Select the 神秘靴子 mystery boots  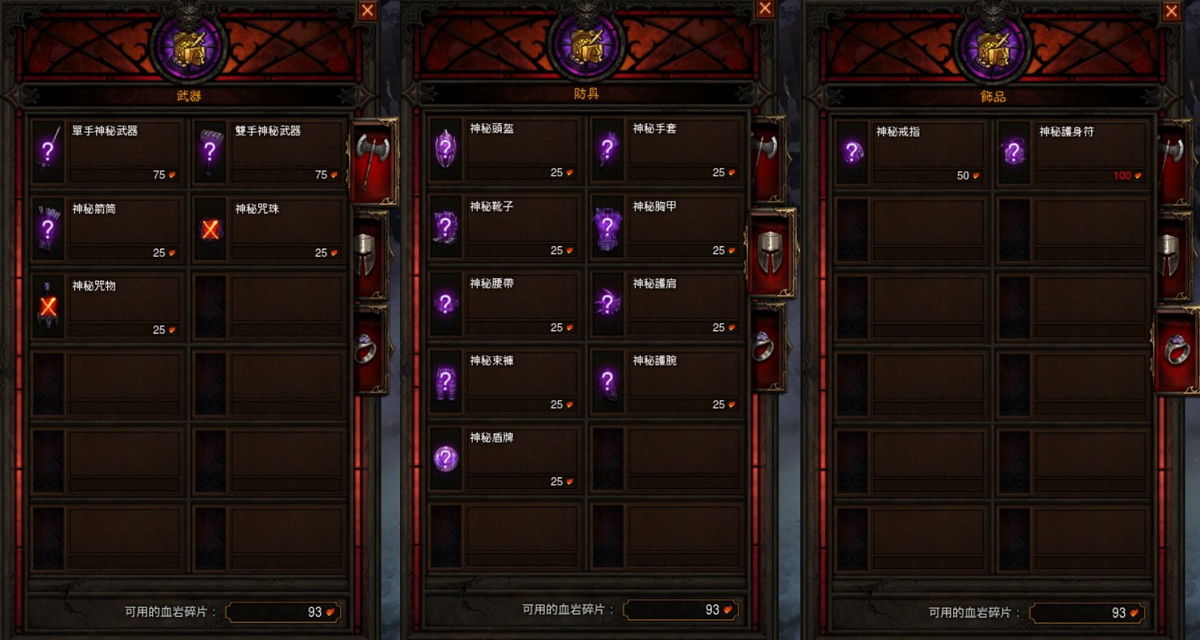point(505,228)
